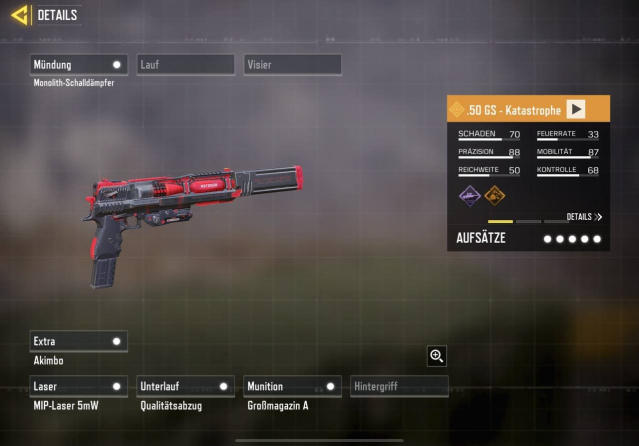Inspect the purple weapon perk icon
639x446 pixels.
coord(470,195)
